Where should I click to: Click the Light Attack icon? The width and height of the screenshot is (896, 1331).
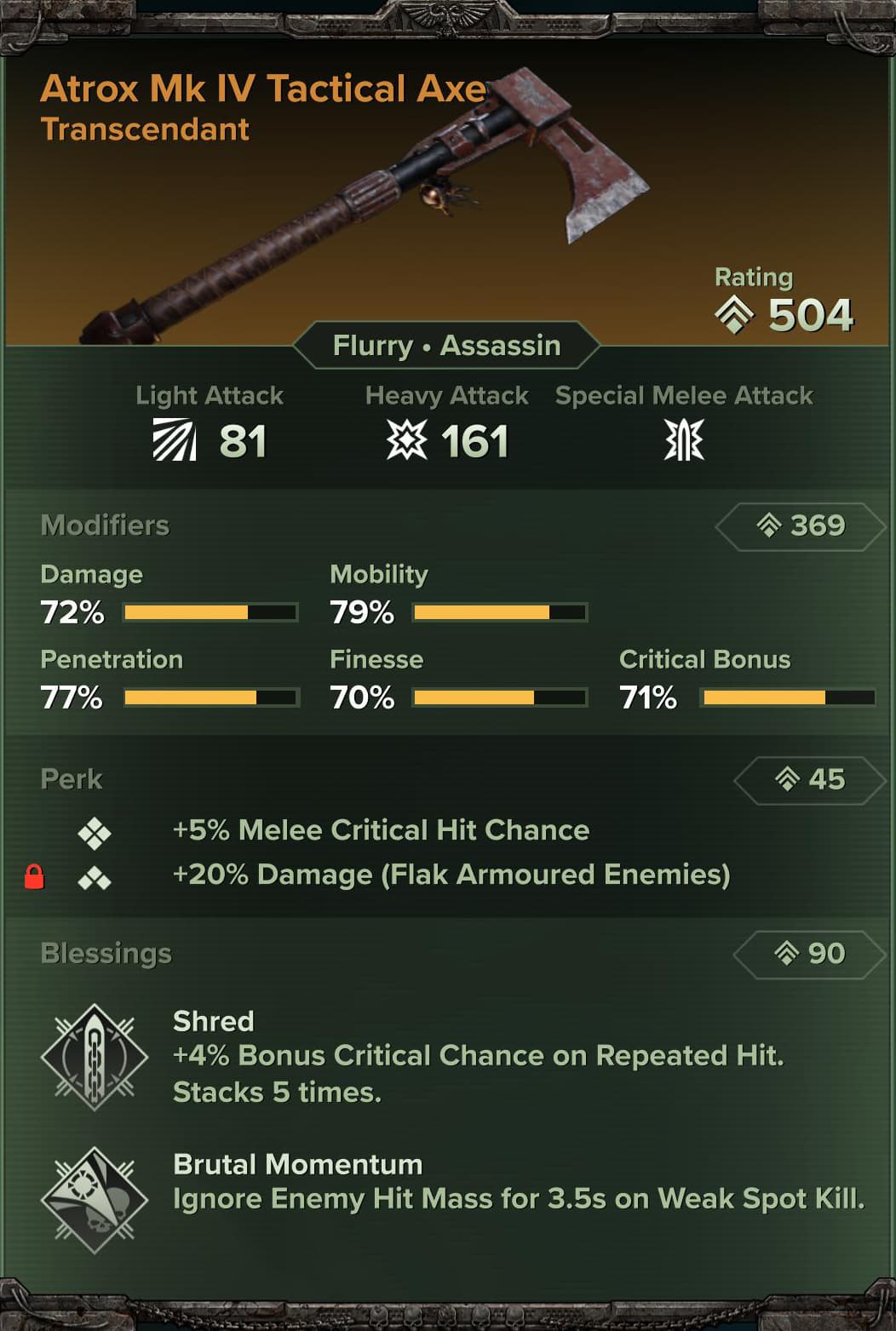point(175,440)
